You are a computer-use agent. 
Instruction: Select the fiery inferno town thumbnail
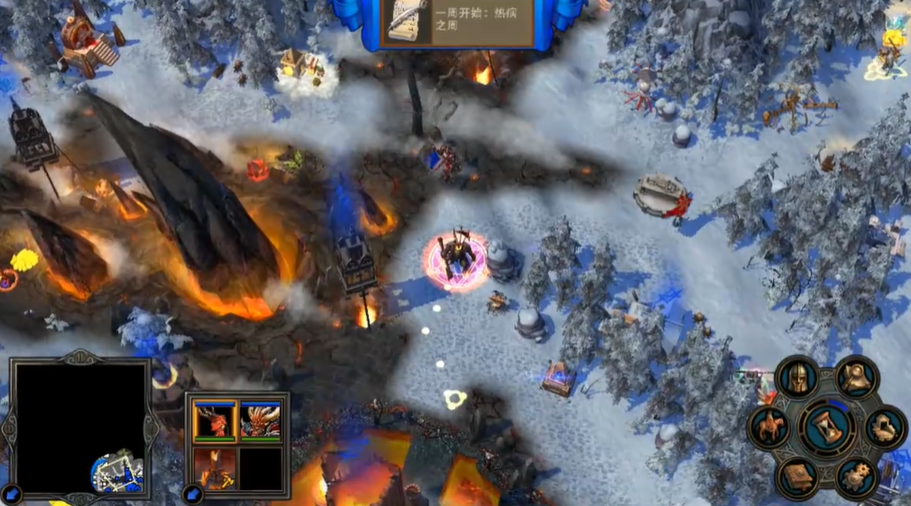click(214, 466)
